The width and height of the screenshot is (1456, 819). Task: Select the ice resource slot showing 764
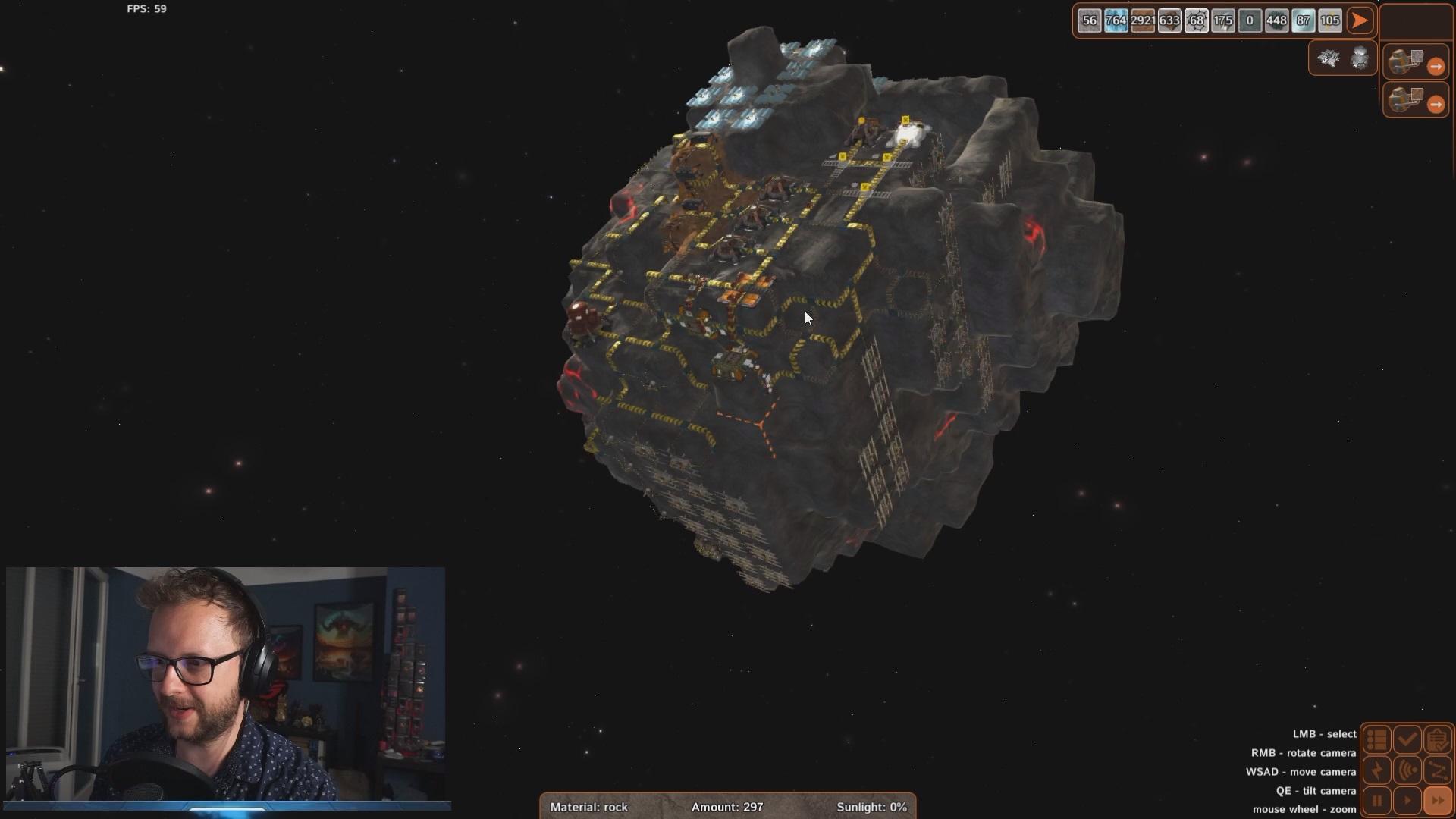(x=1116, y=20)
